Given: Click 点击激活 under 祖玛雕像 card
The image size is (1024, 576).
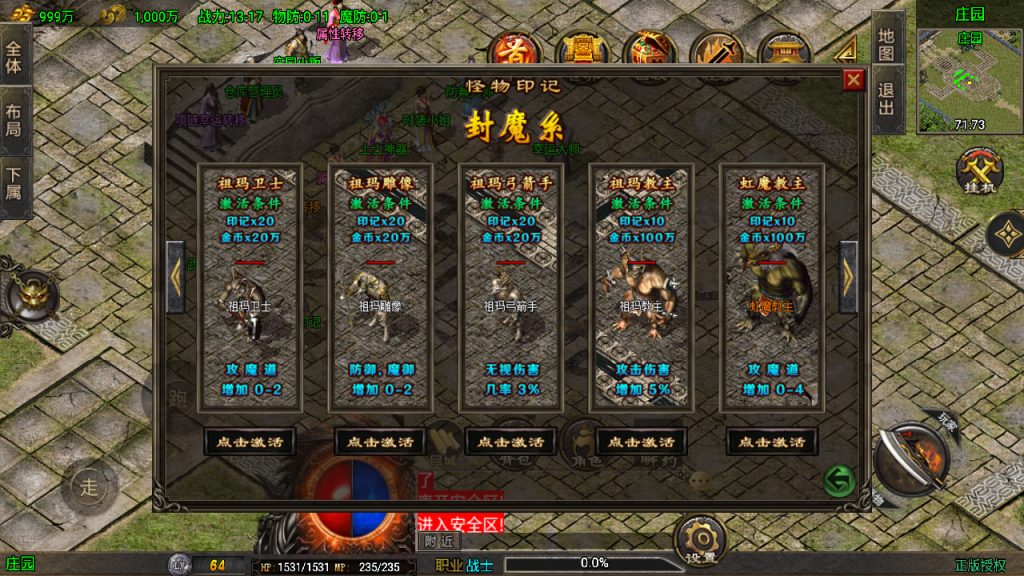Looking at the screenshot, I should coord(380,441).
